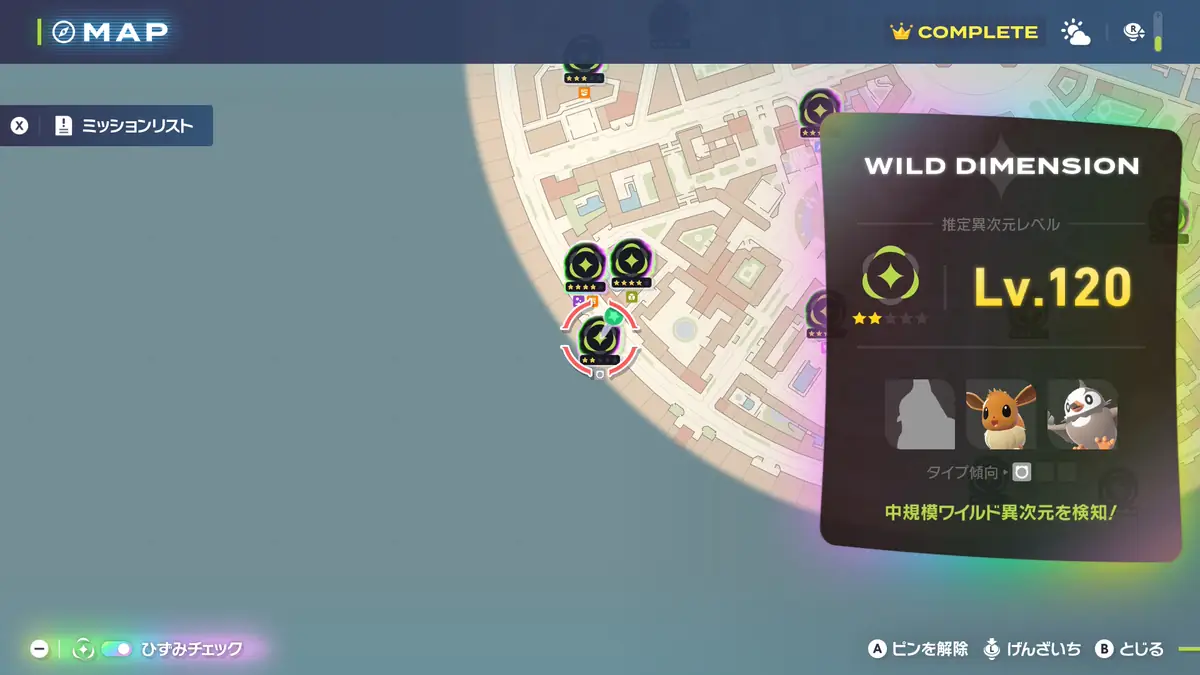Click the COMPLETE crown badge
1200x675 pixels.
[965, 32]
